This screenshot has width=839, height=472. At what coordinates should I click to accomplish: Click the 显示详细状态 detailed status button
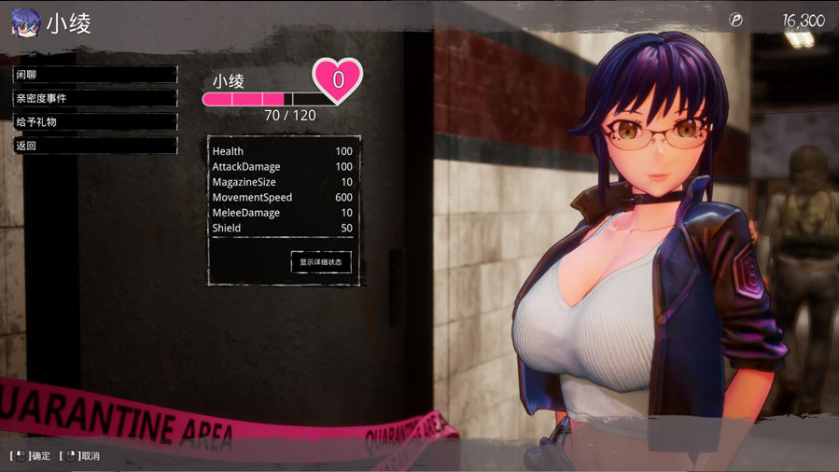(321, 262)
